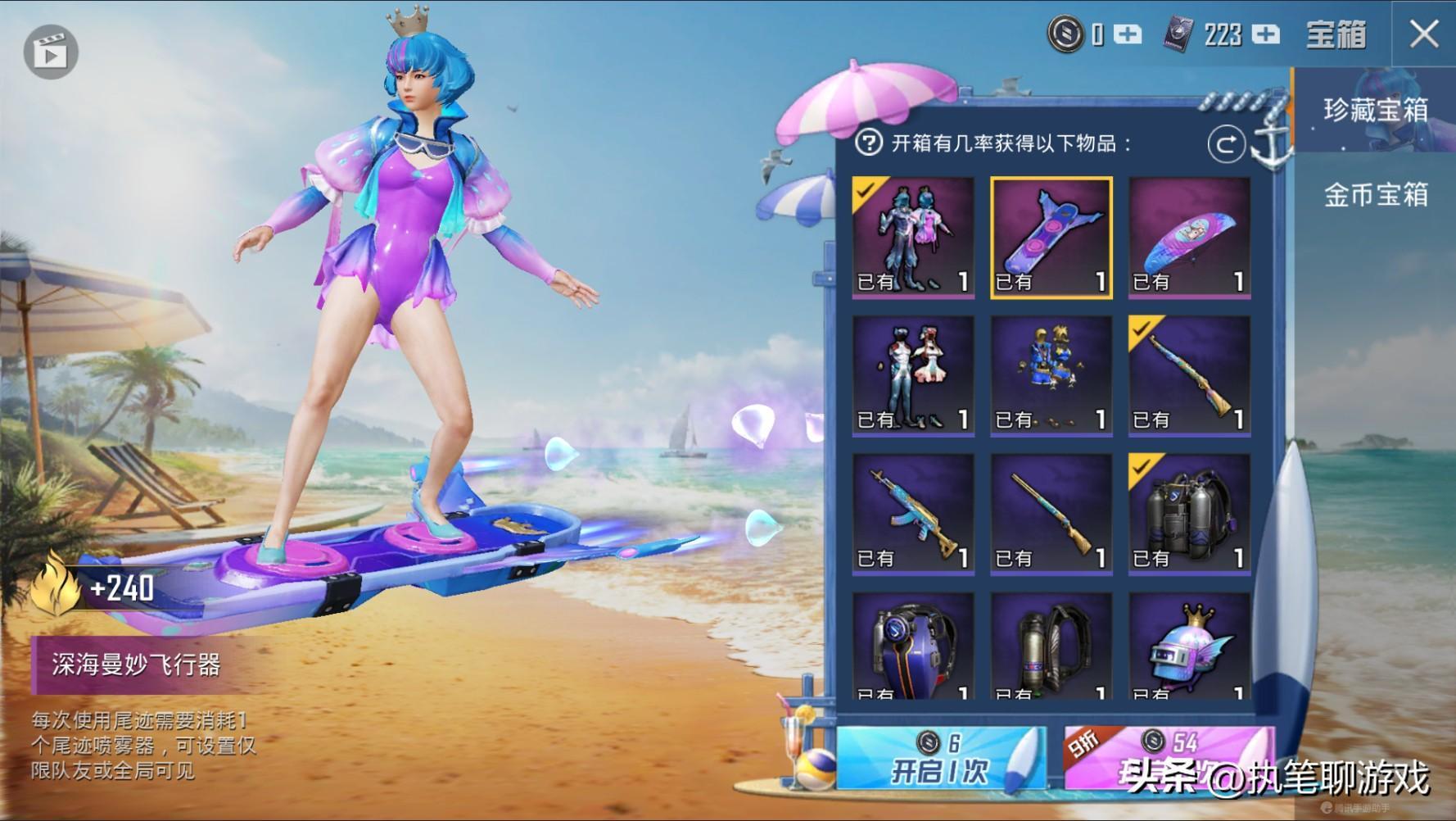The image size is (1456, 821).
Task: Play the preview video clip icon
Action: coord(51,52)
